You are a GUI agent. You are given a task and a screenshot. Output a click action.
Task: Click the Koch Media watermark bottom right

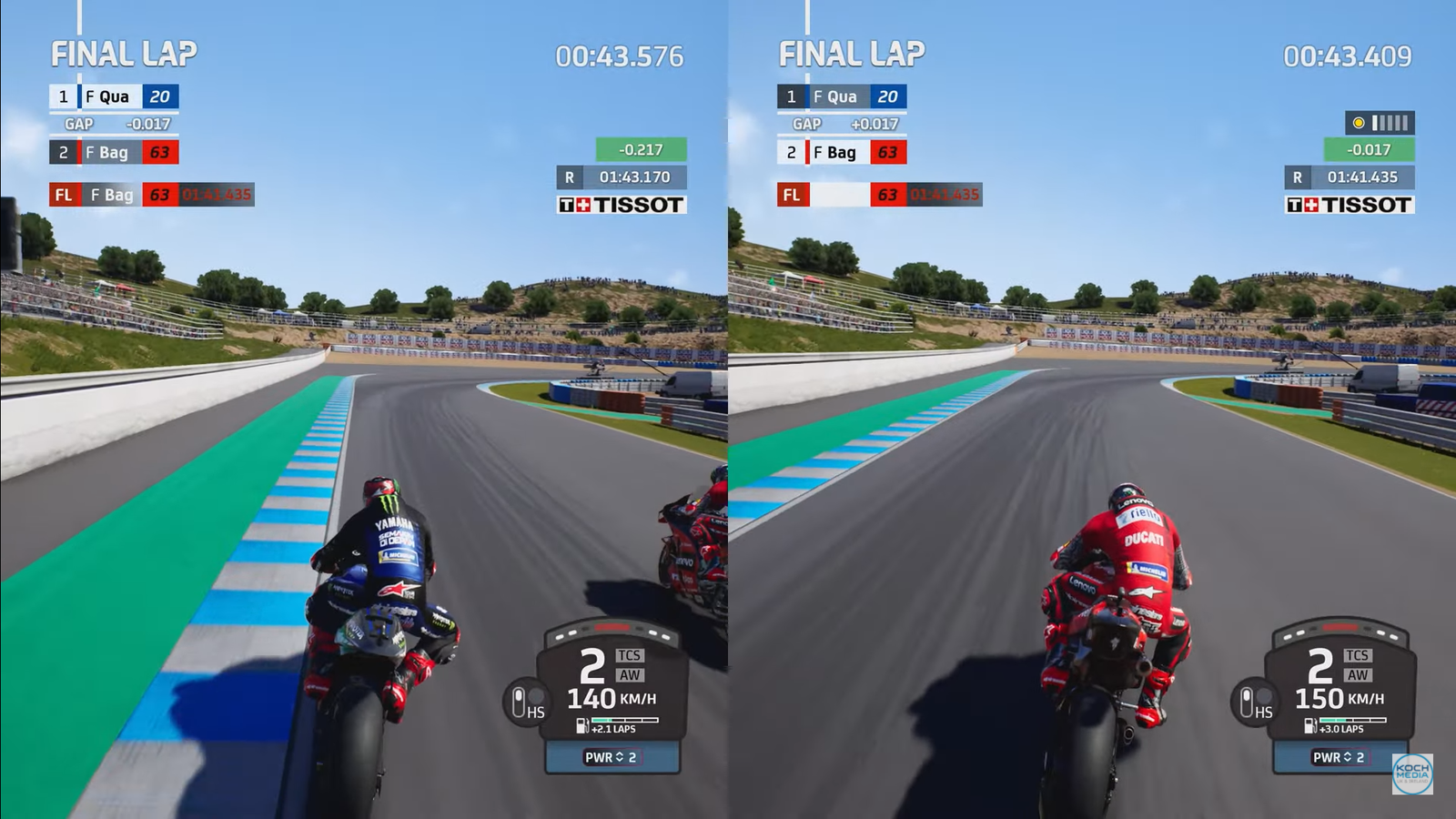[1413, 774]
